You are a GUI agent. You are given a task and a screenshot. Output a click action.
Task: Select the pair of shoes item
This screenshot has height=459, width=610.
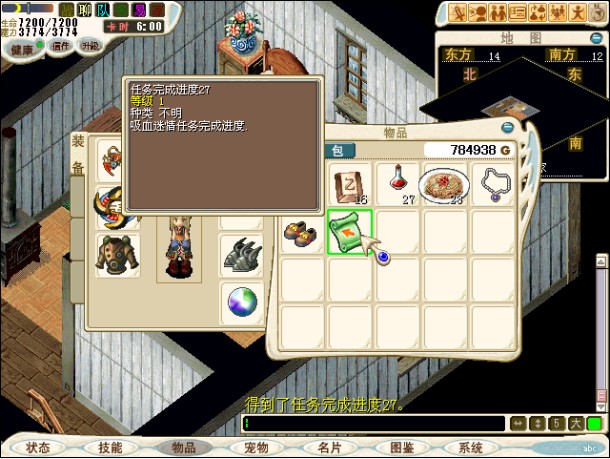click(301, 233)
